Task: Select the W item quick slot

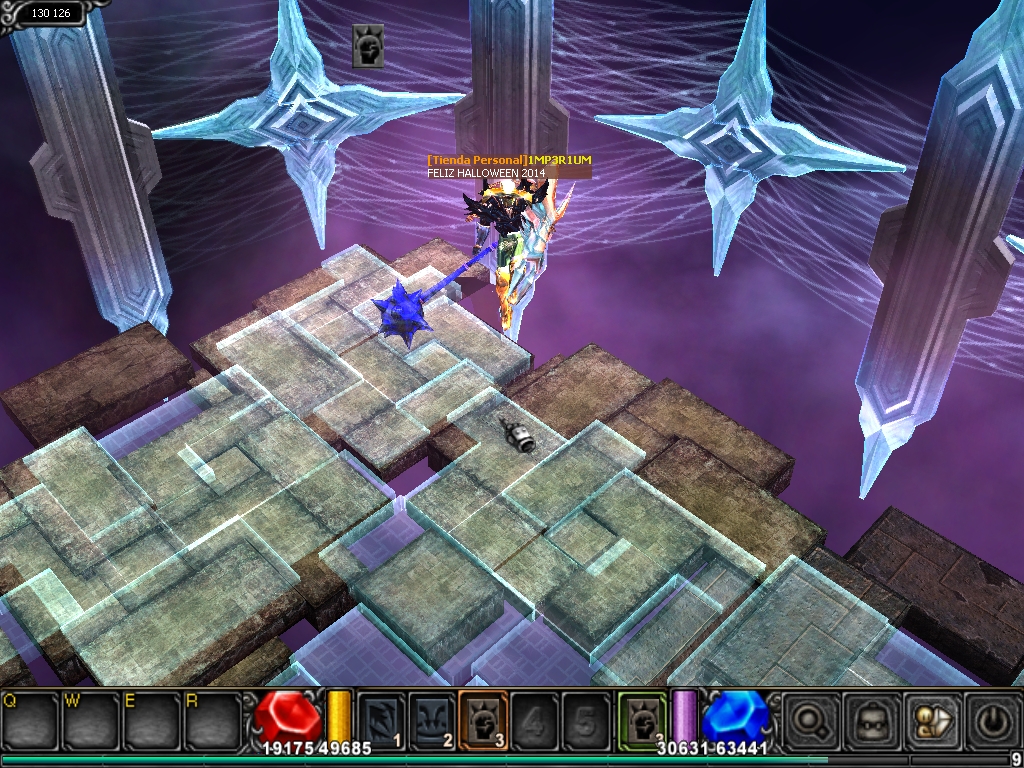Action: pyautogui.click(x=91, y=718)
